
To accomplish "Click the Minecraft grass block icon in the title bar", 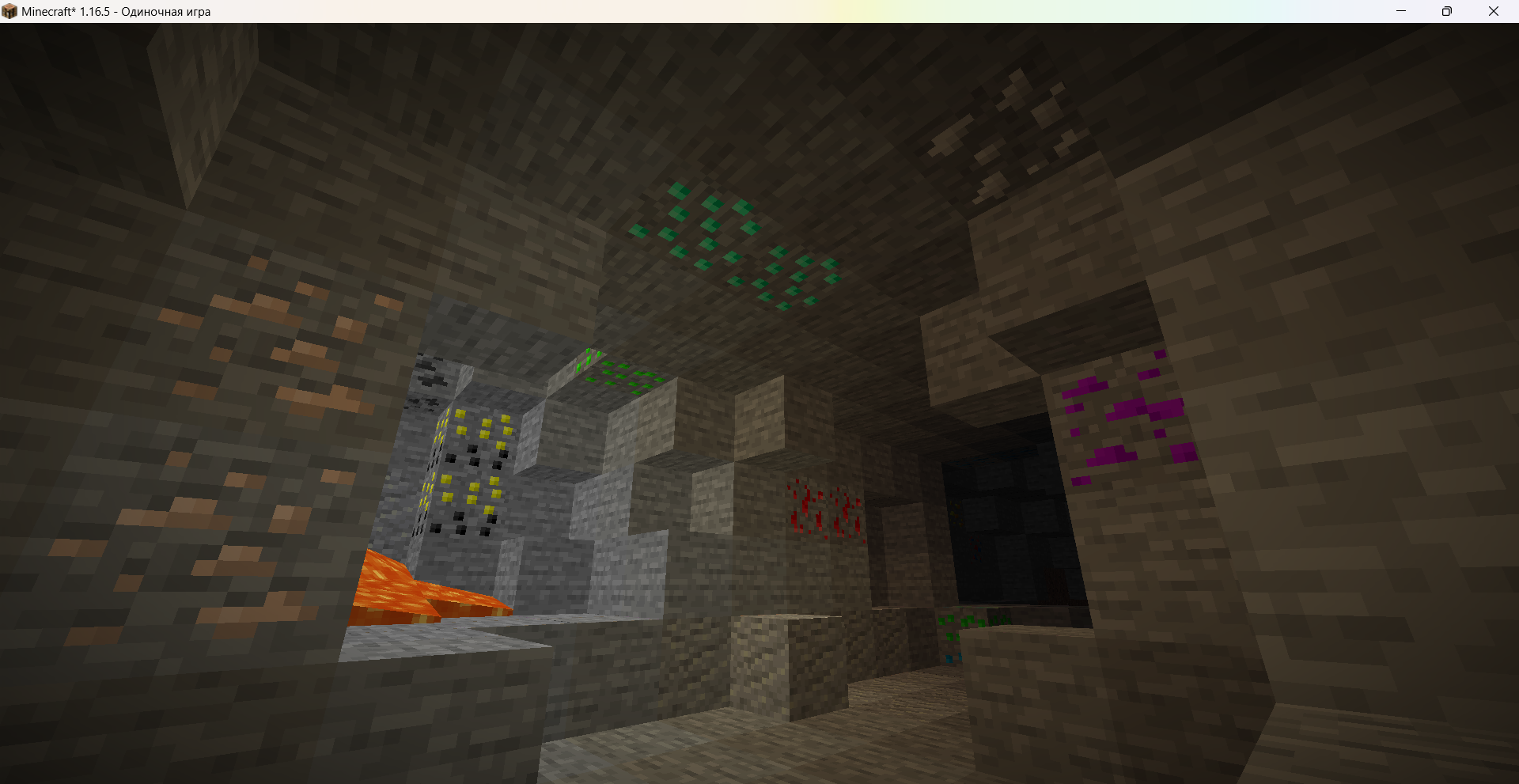I will pyautogui.click(x=10, y=11).
